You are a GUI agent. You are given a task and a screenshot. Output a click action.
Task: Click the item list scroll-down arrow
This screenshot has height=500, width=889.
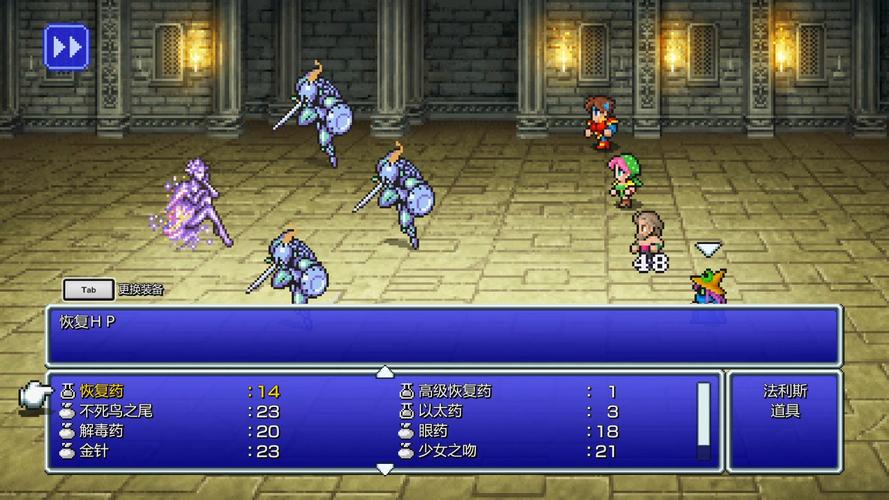(x=385, y=468)
